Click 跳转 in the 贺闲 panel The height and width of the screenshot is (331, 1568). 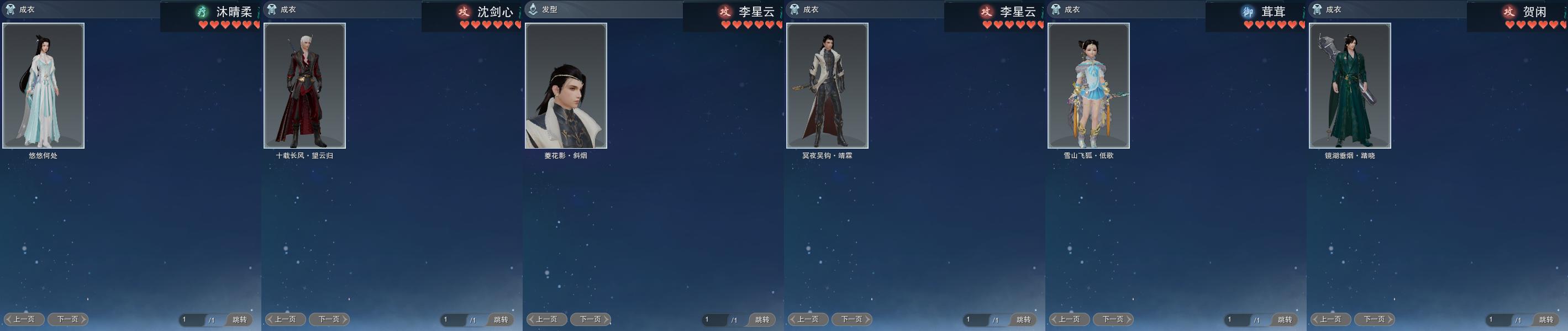pos(1546,319)
